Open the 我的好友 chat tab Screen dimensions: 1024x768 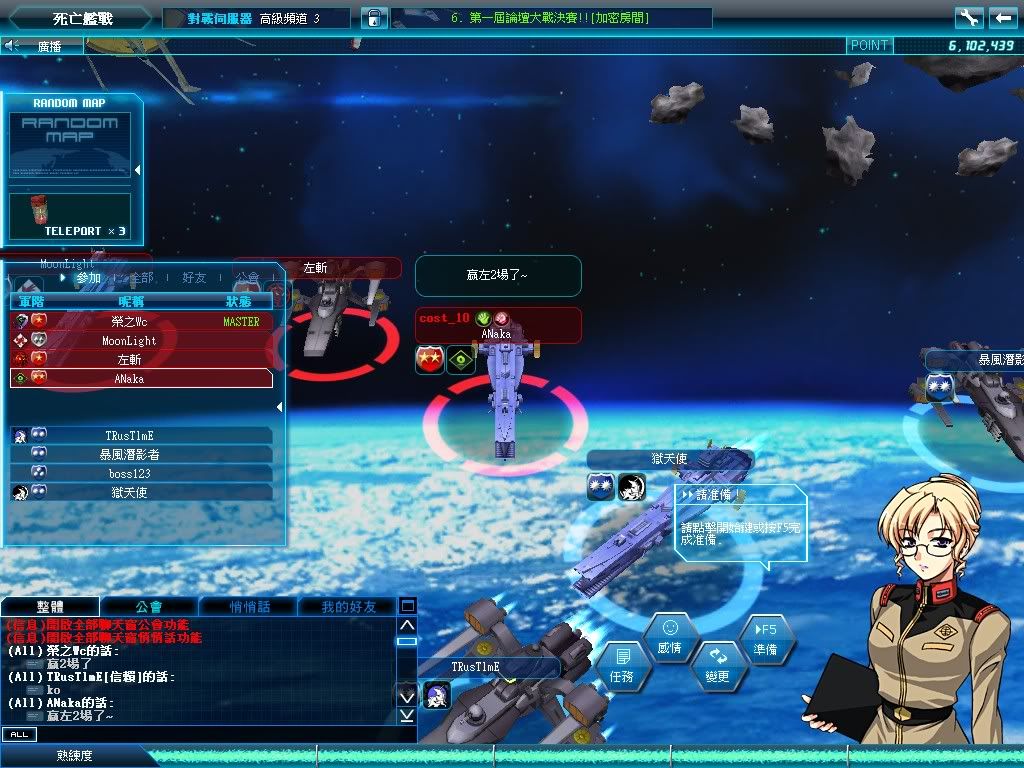[x=349, y=606]
